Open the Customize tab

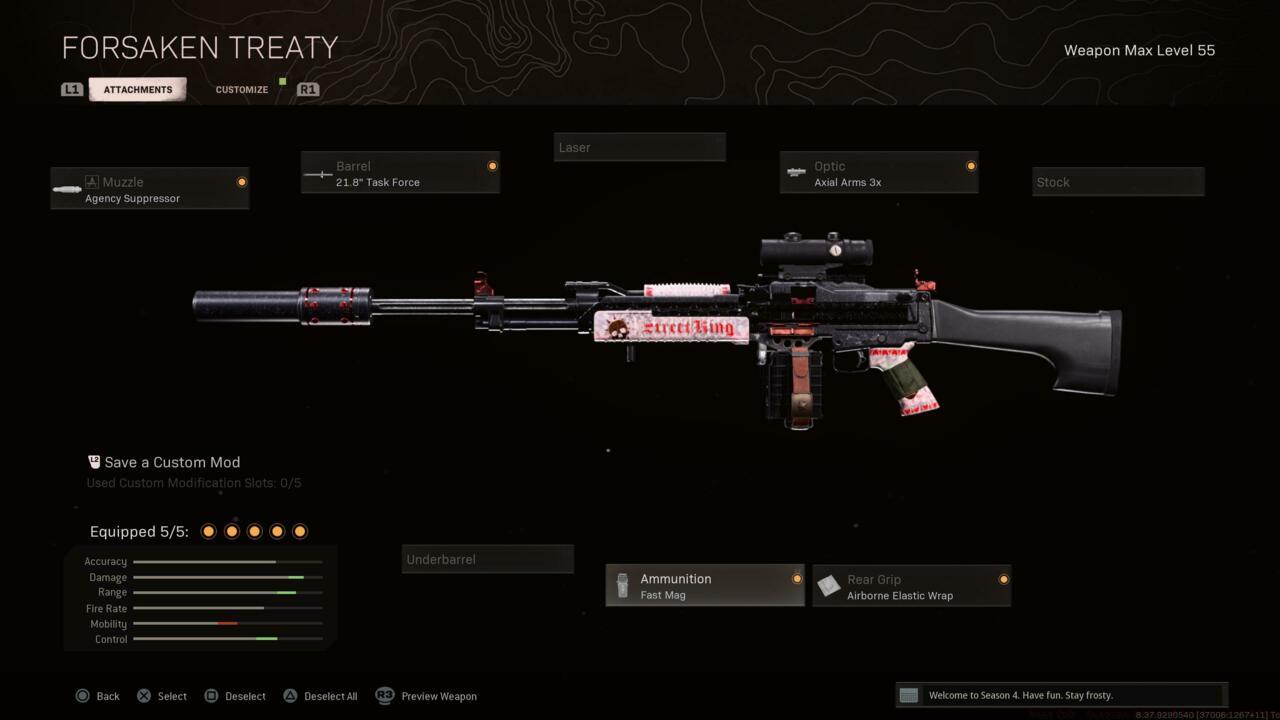pyautogui.click(x=242, y=90)
